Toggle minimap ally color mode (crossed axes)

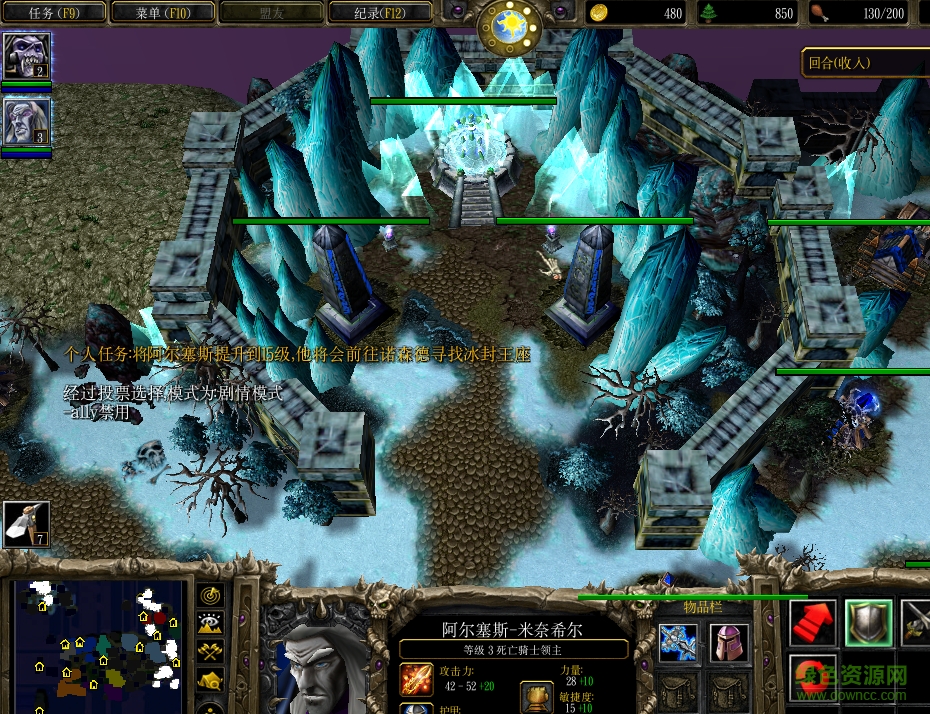coord(209,652)
